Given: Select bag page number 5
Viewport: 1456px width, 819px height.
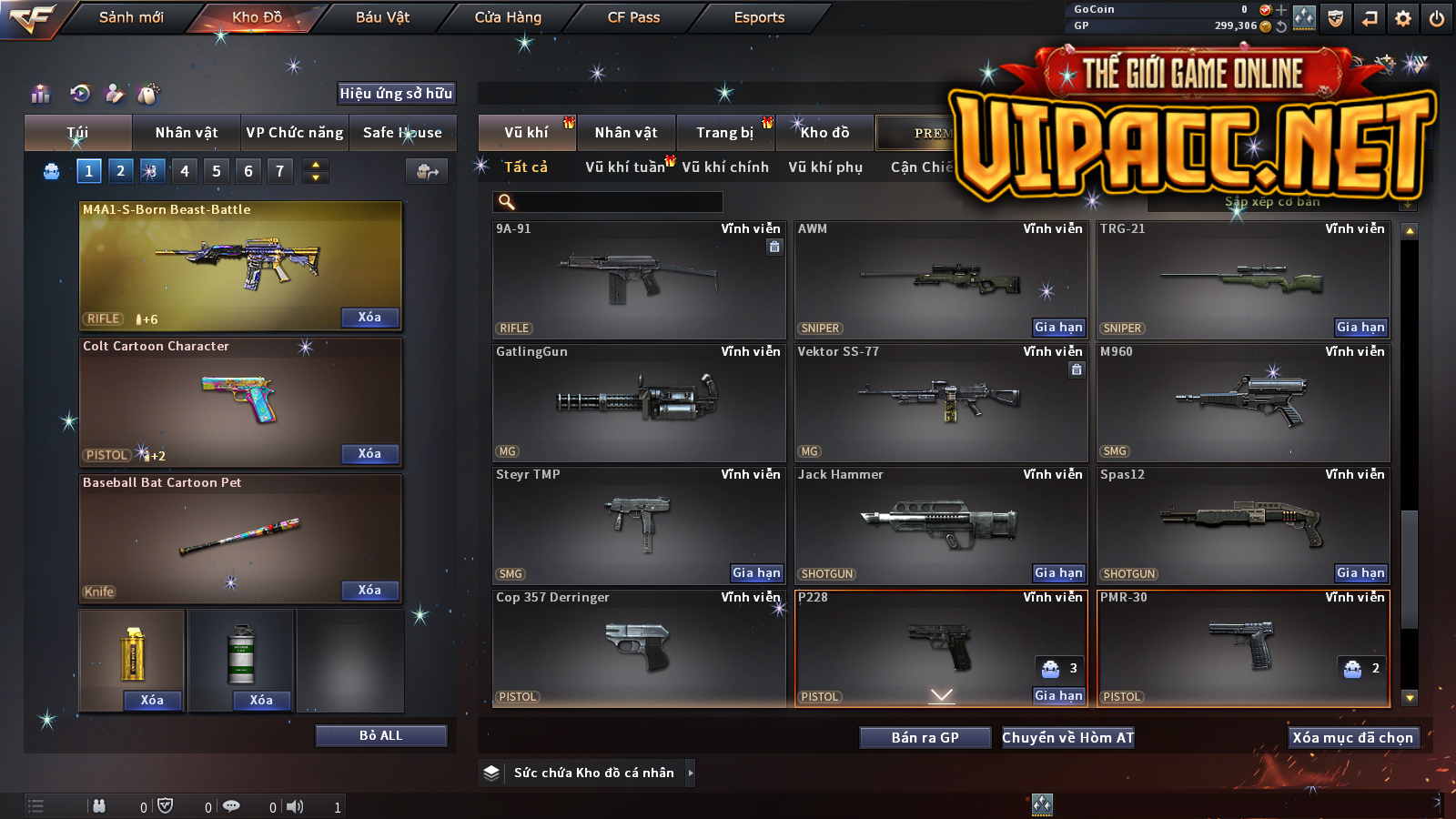Looking at the screenshot, I should point(217,171).
